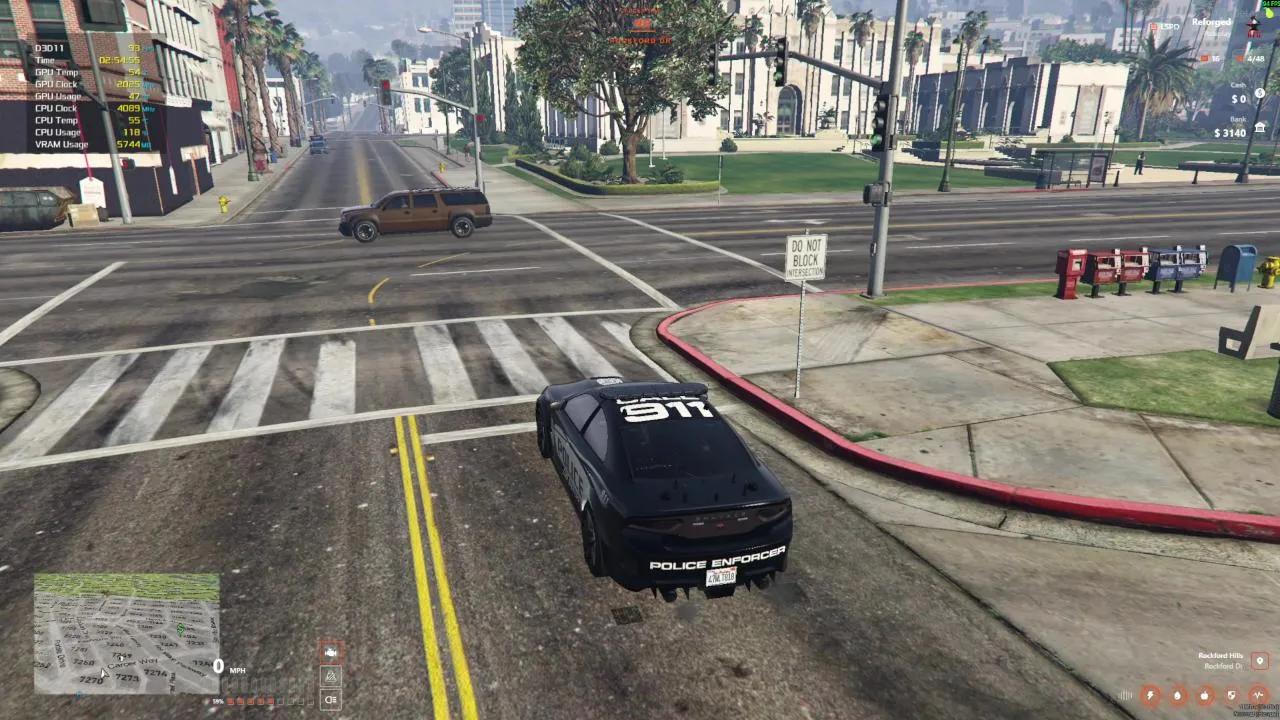Screen dimensions: 1280x720
Task: Click the LSPD faction badge
Action: 1155,27
